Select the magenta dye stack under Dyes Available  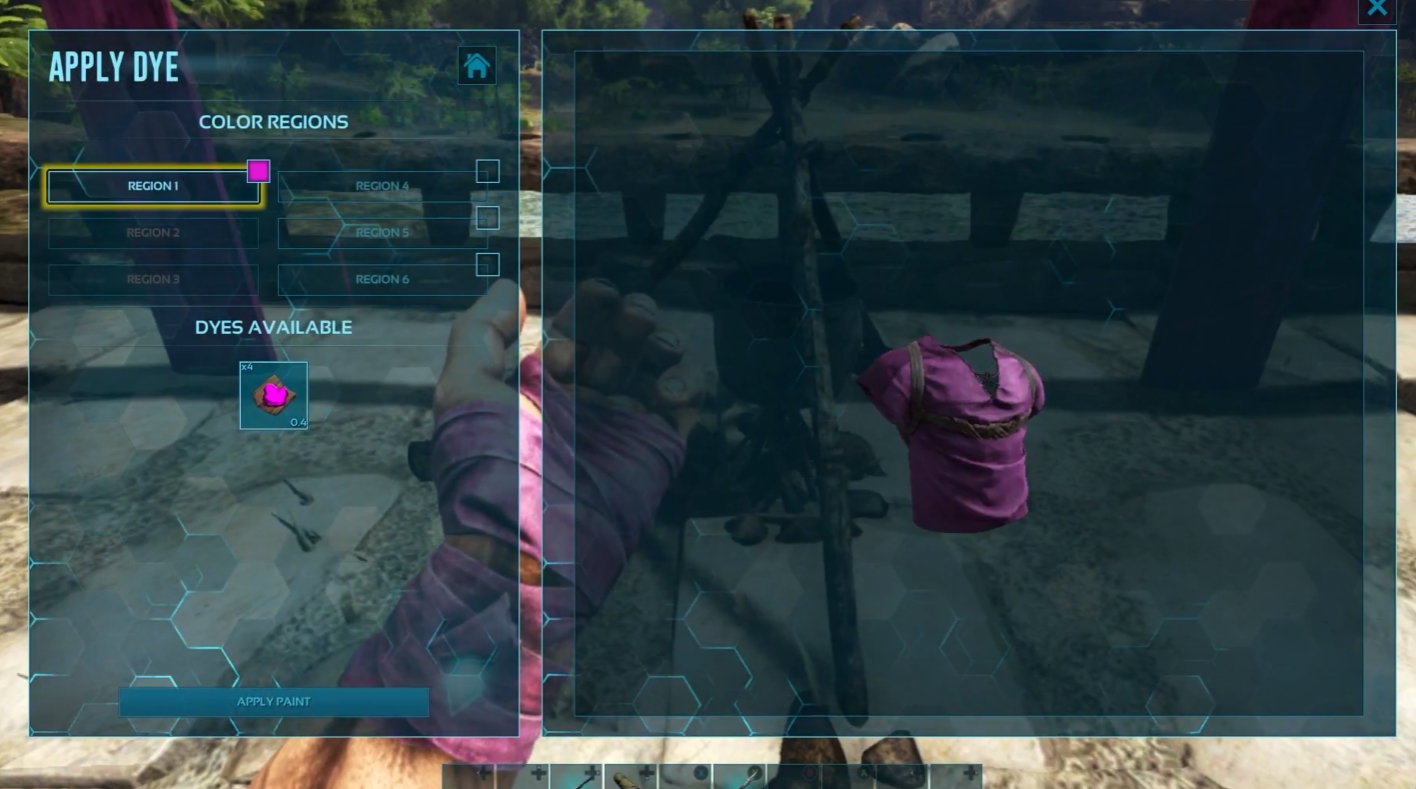[x=273, y=394]
